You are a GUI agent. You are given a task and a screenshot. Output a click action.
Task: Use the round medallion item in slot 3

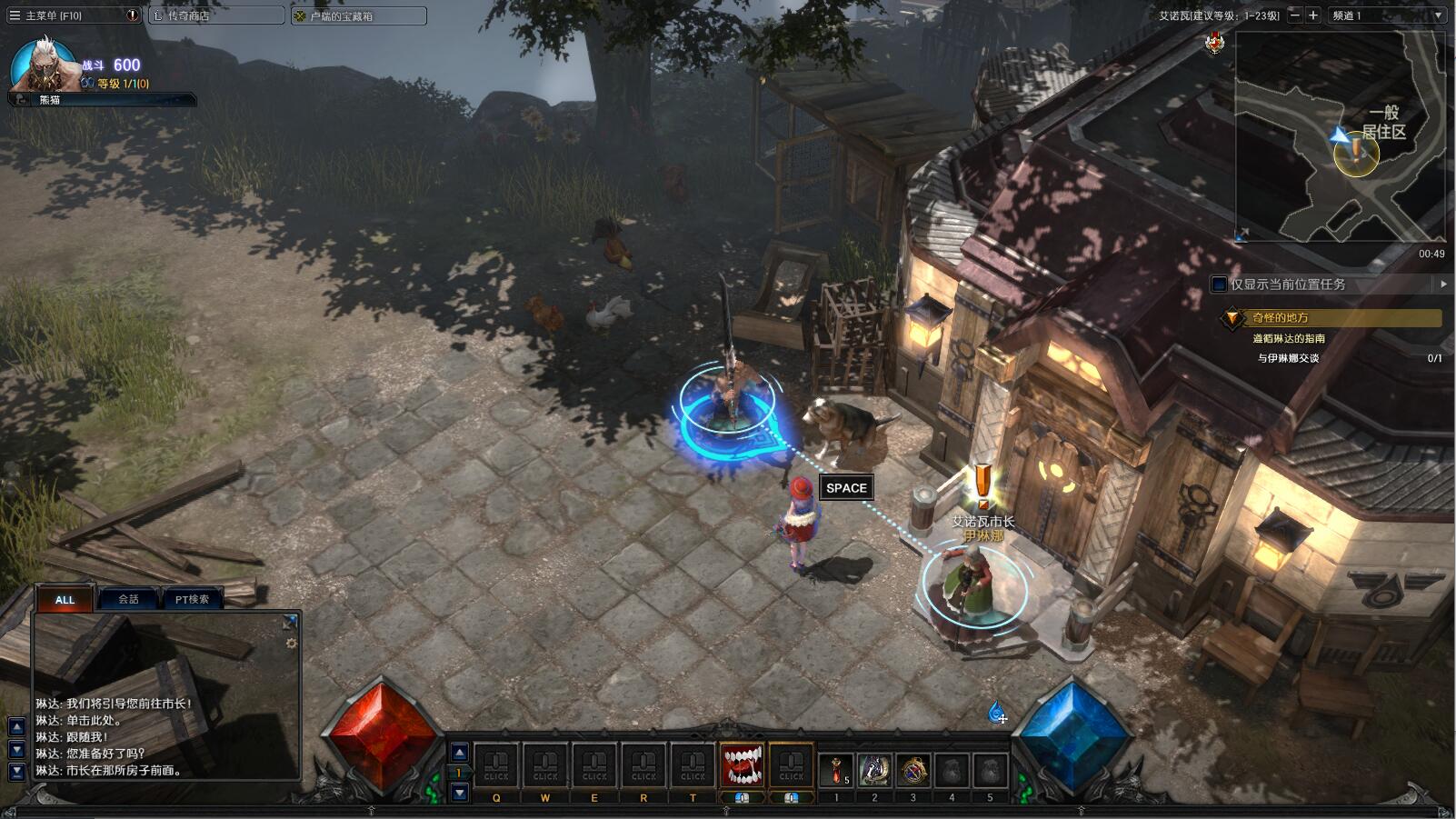pos(913,769)
